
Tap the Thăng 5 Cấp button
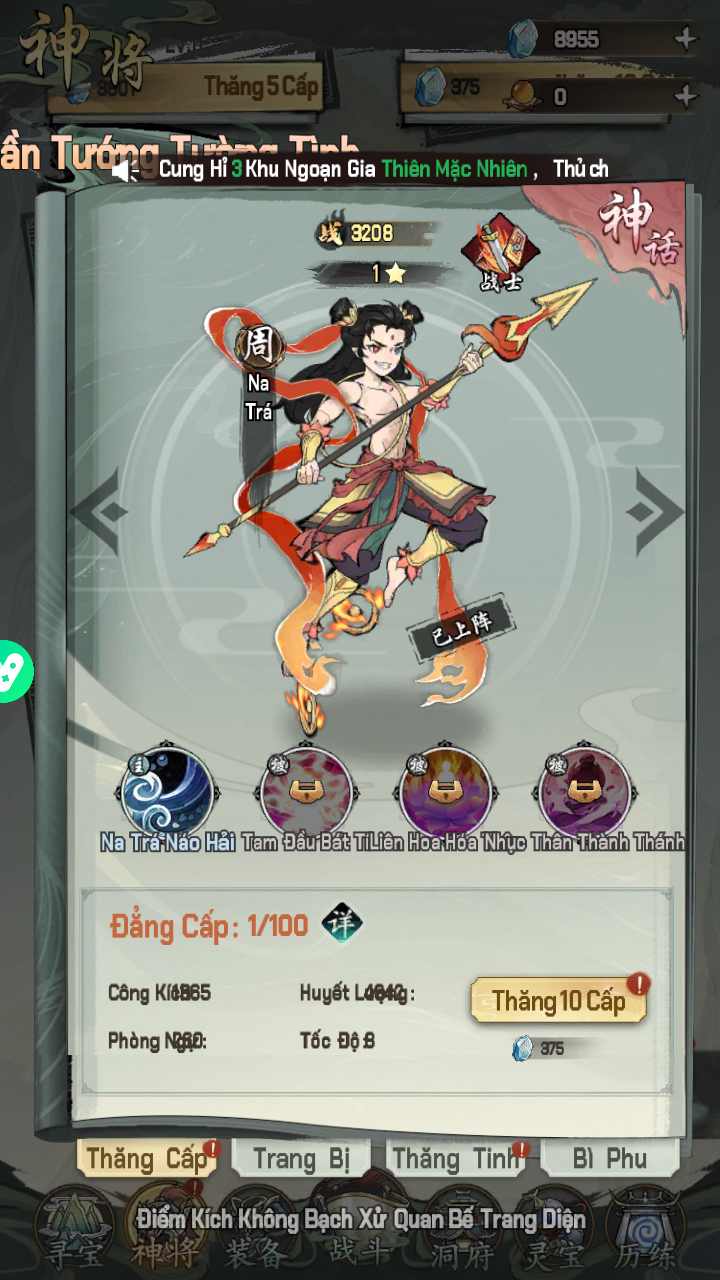[x=260, y=86]
